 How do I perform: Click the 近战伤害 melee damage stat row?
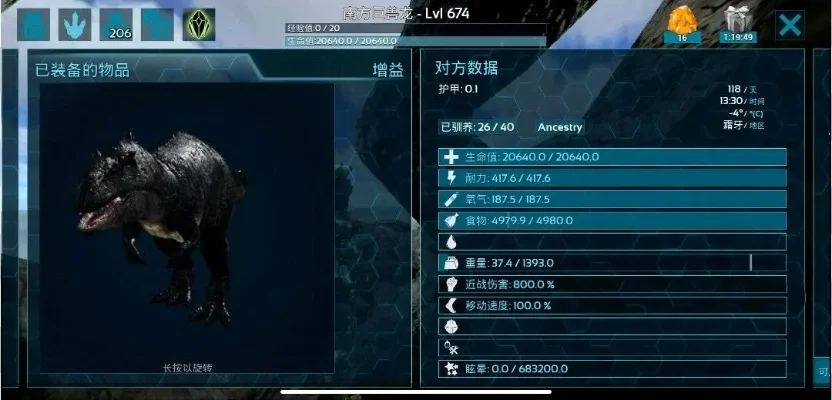point(612,284)
